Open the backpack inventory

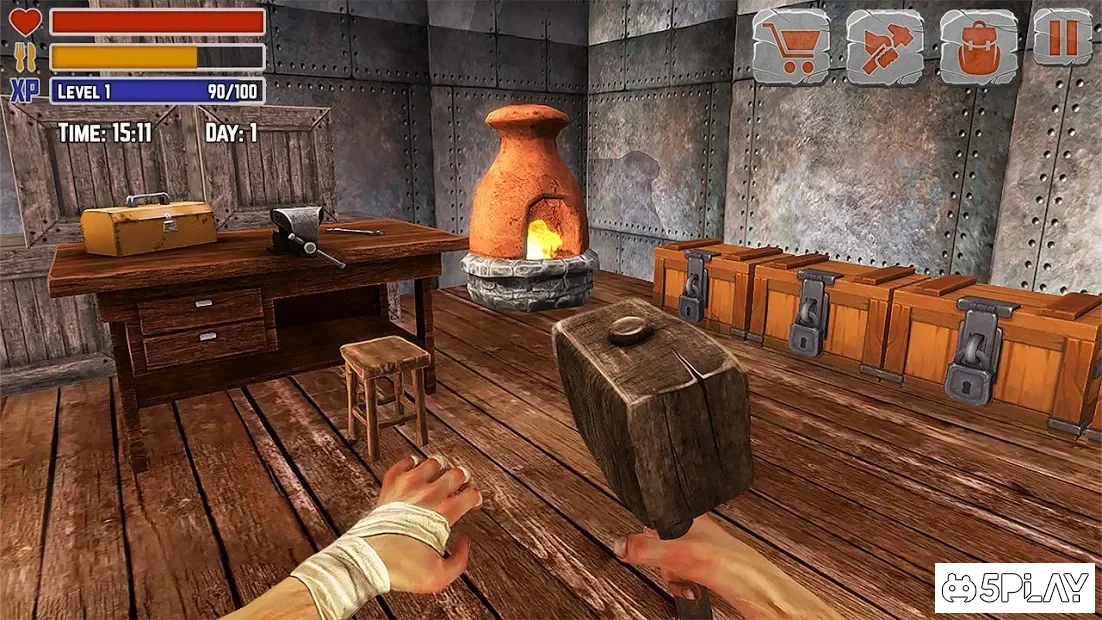click(x=979, y=46)
